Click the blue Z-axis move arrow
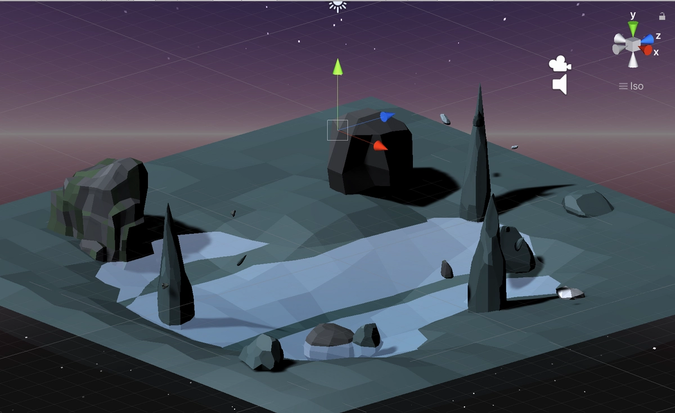The image size is (675, 413). 386,117
